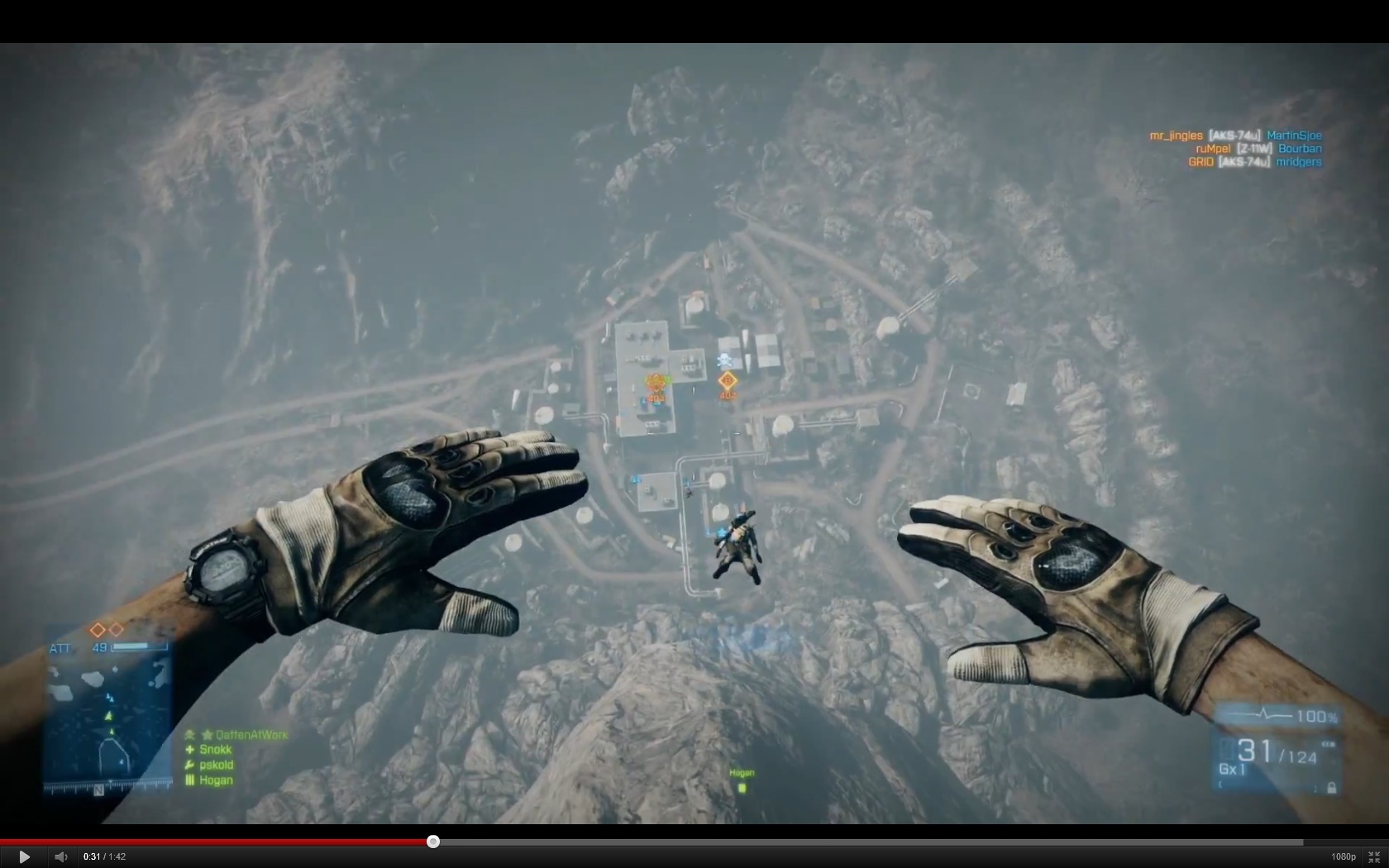Image resolution: width=1389 pixels, height=868 pixels.
Task: Click the medic plus icon next to Snokk
Action: coord(189,749)
